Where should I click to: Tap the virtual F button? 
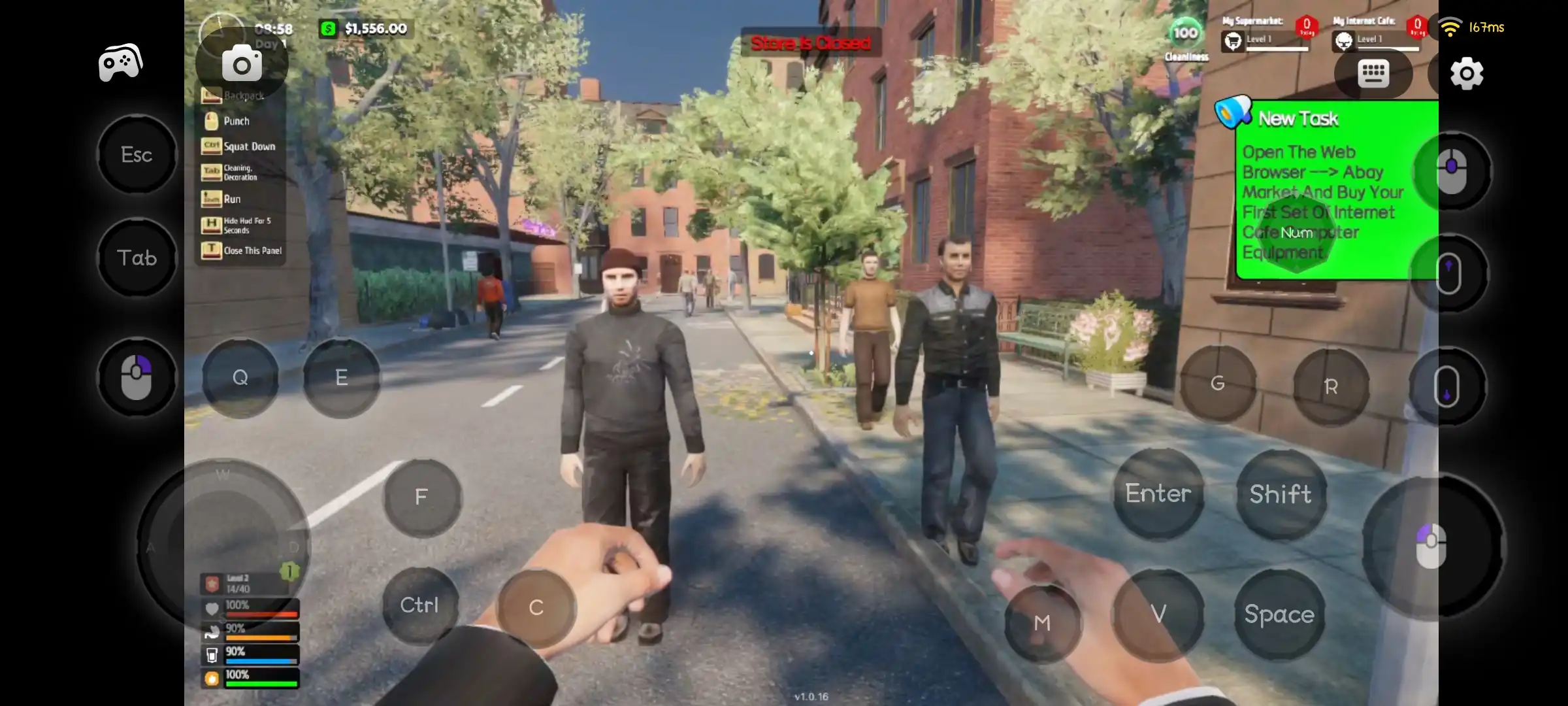click(x=421, y=497)
